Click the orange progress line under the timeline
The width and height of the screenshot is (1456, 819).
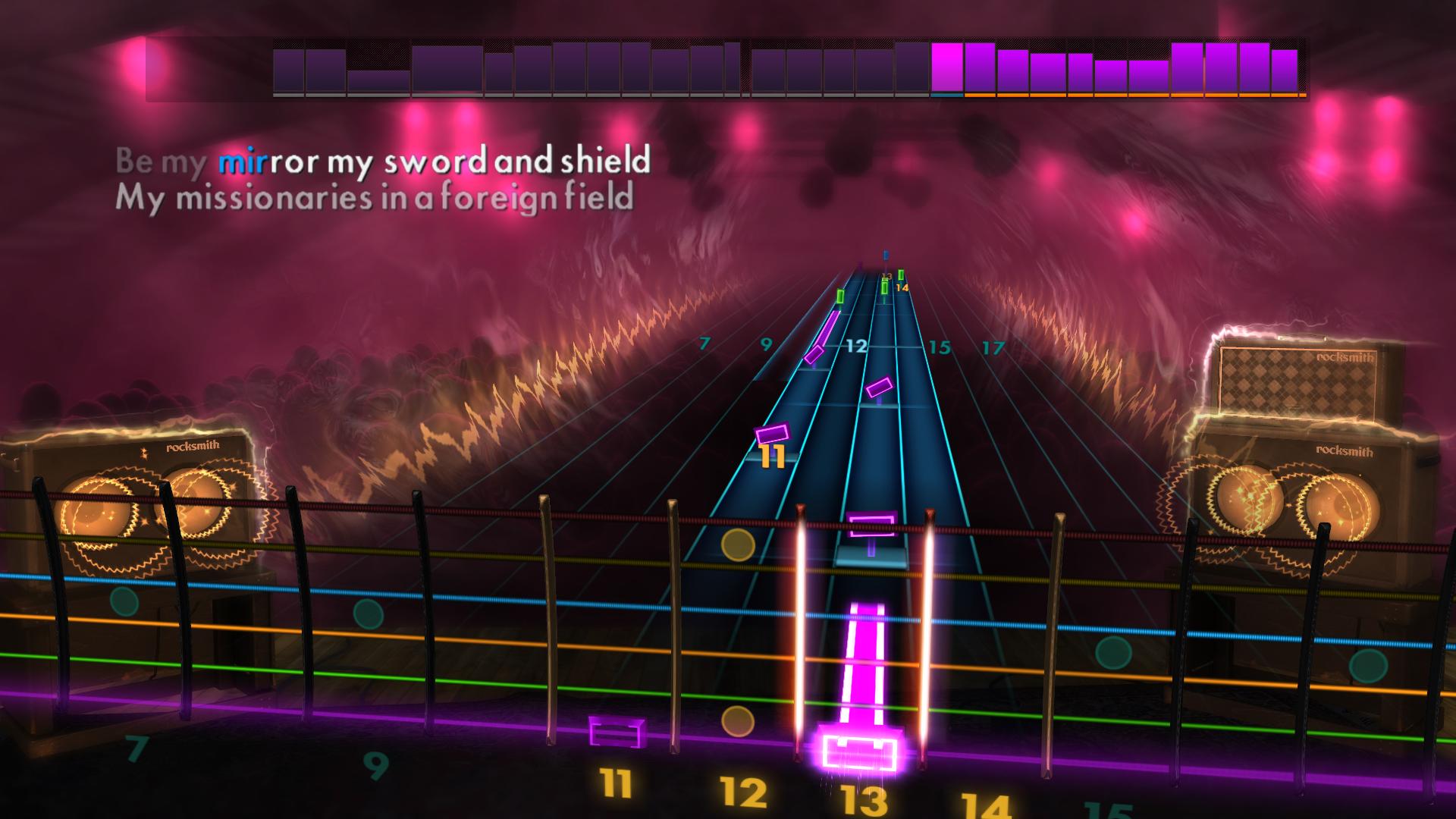[1100, 96]
